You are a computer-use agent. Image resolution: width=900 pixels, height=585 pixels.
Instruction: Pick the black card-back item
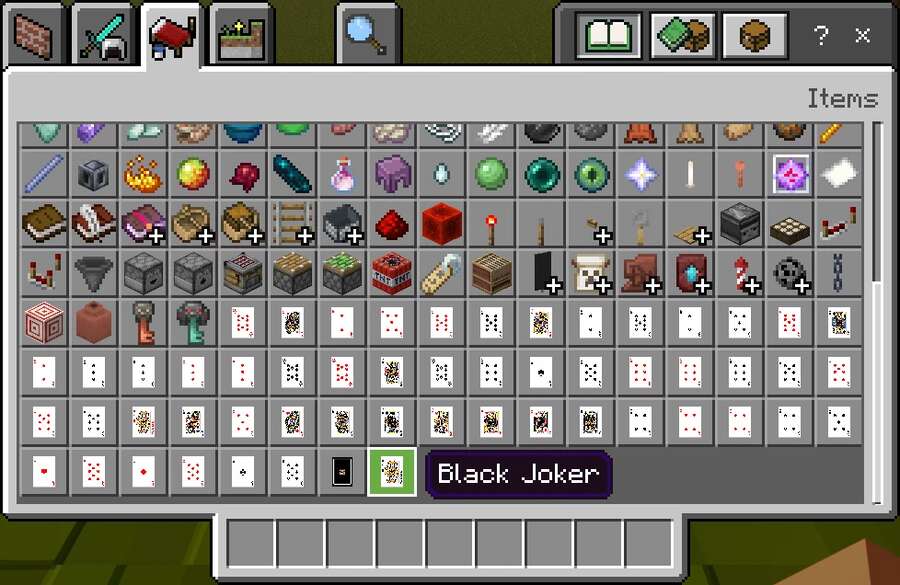tap(342, 472)
